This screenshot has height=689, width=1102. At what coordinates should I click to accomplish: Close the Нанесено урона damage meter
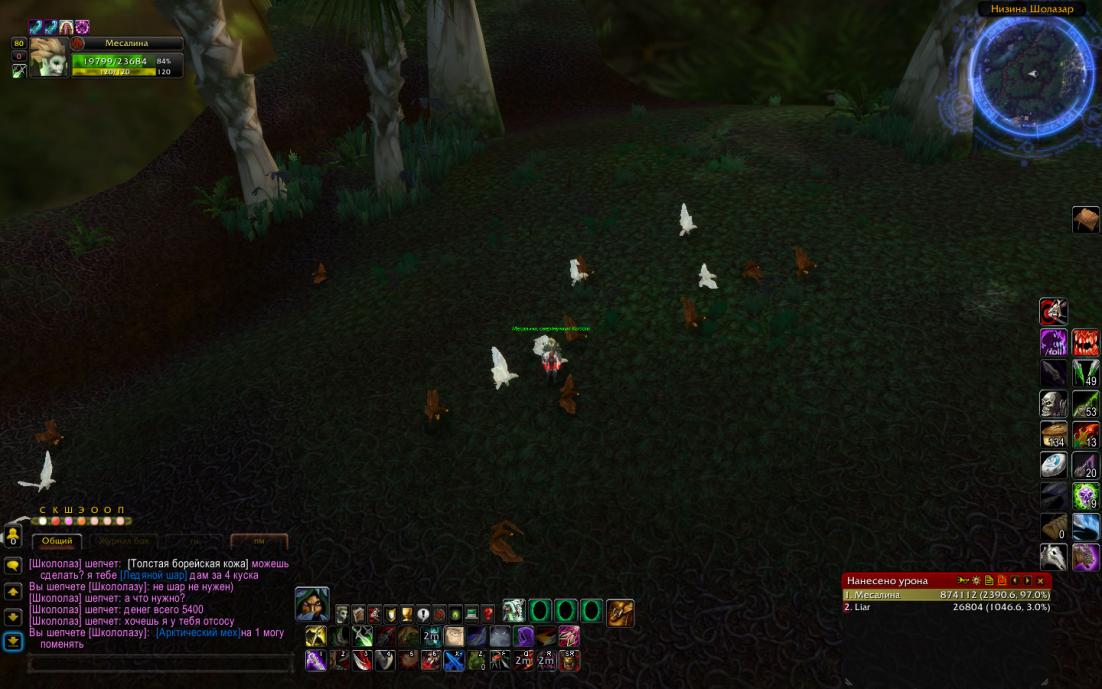point(1040,580)
